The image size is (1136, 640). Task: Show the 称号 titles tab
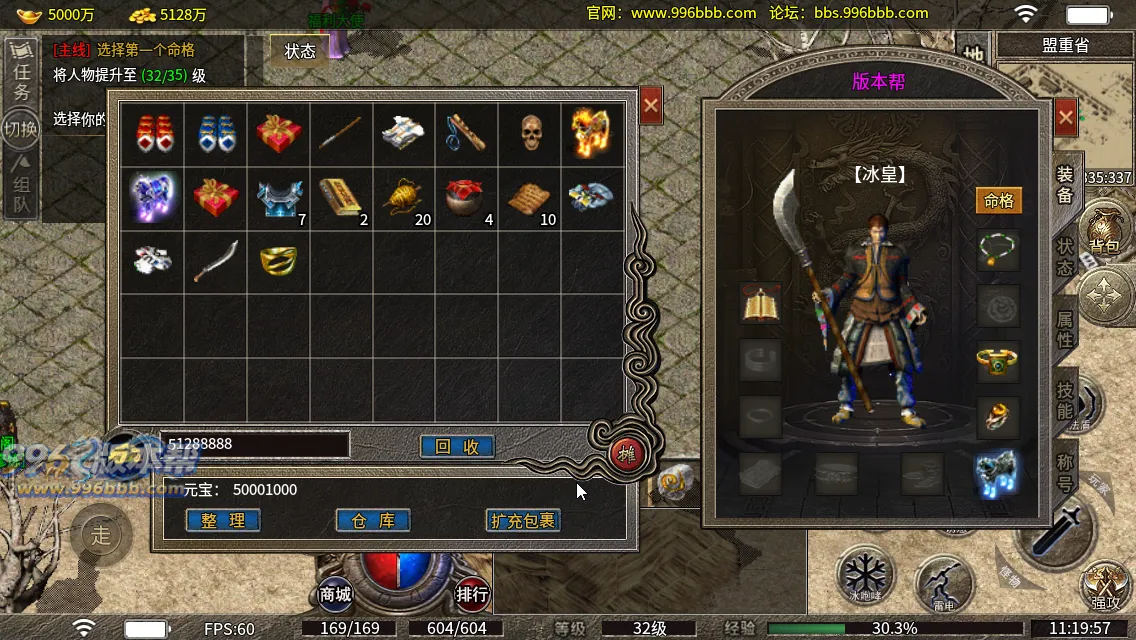click(1066, 468)
